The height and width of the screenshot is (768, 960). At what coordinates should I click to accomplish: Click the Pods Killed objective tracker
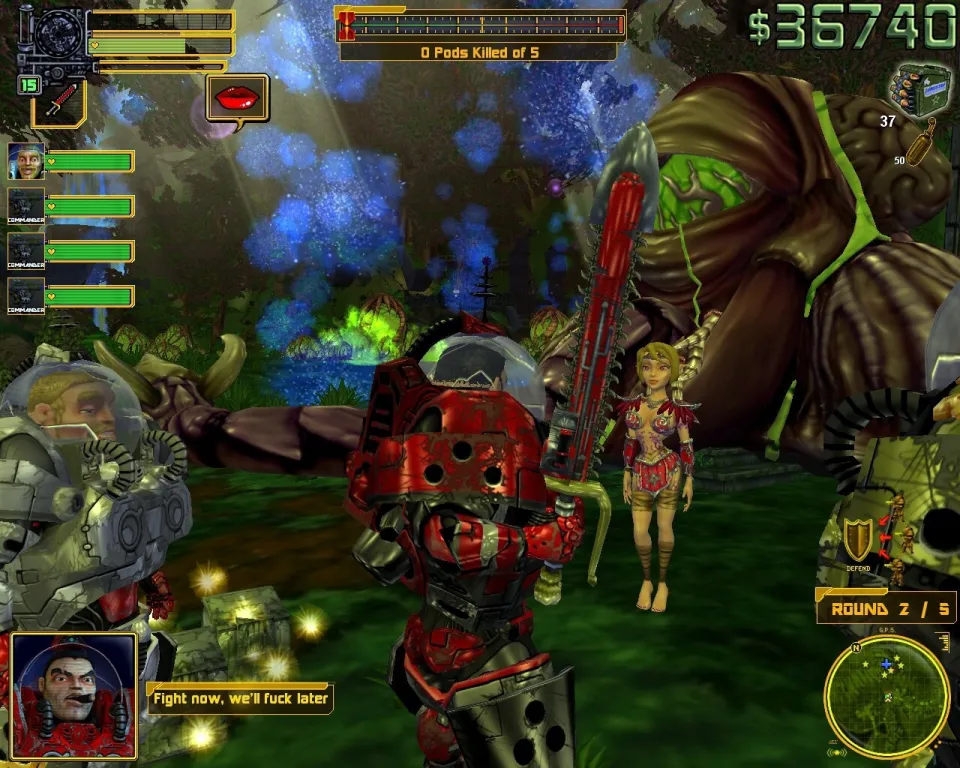[480, 52]
